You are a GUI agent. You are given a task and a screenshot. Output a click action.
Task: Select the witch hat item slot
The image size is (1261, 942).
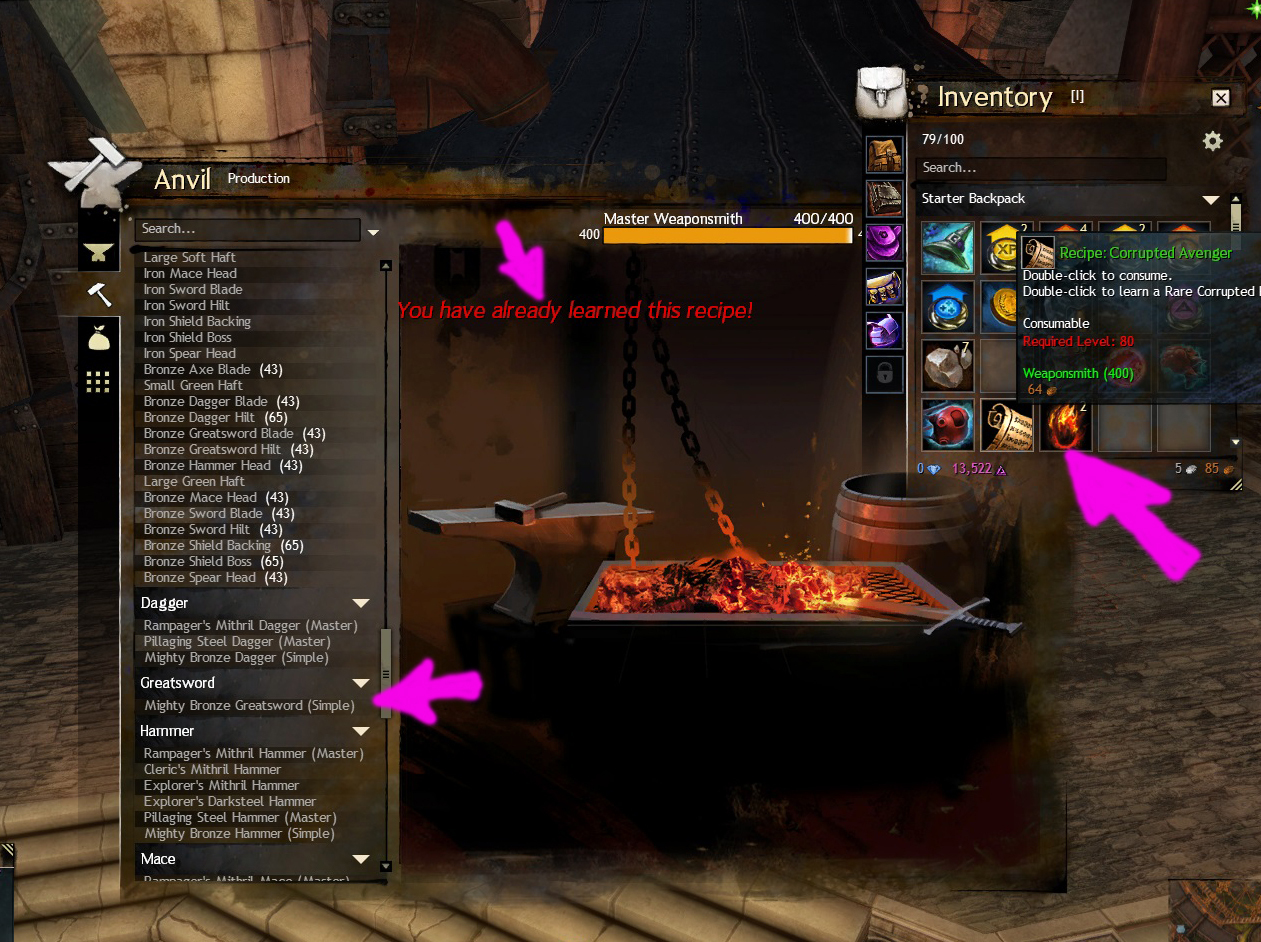[x=946, y=247]
